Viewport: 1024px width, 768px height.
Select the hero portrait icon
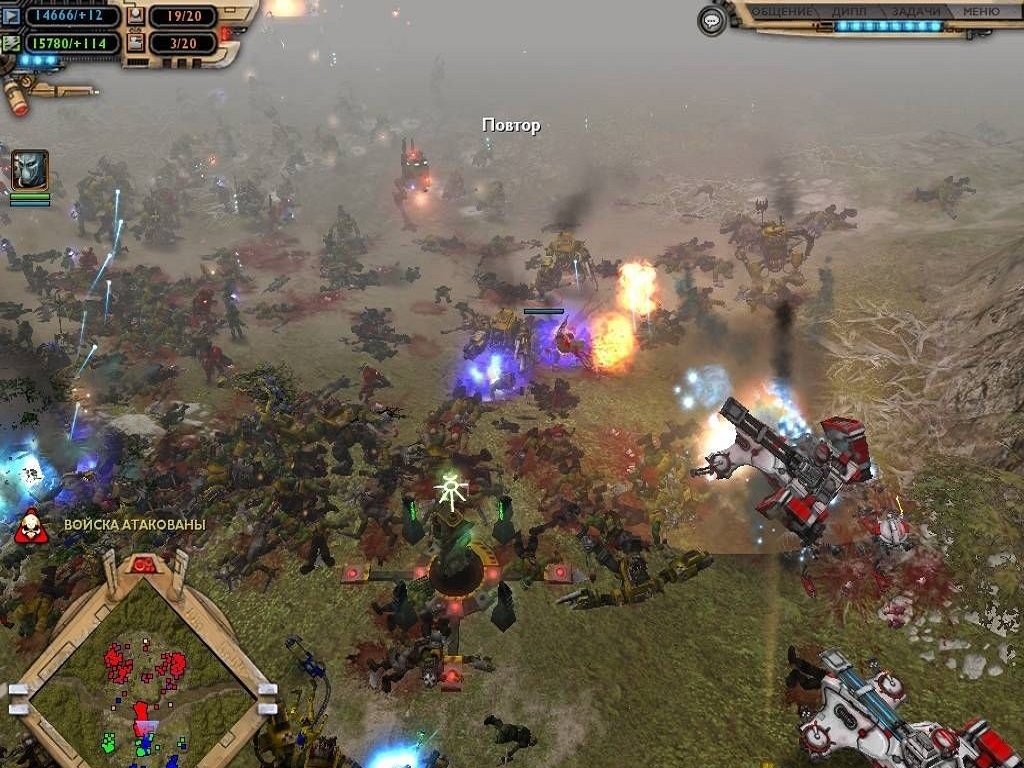[30, 170]
